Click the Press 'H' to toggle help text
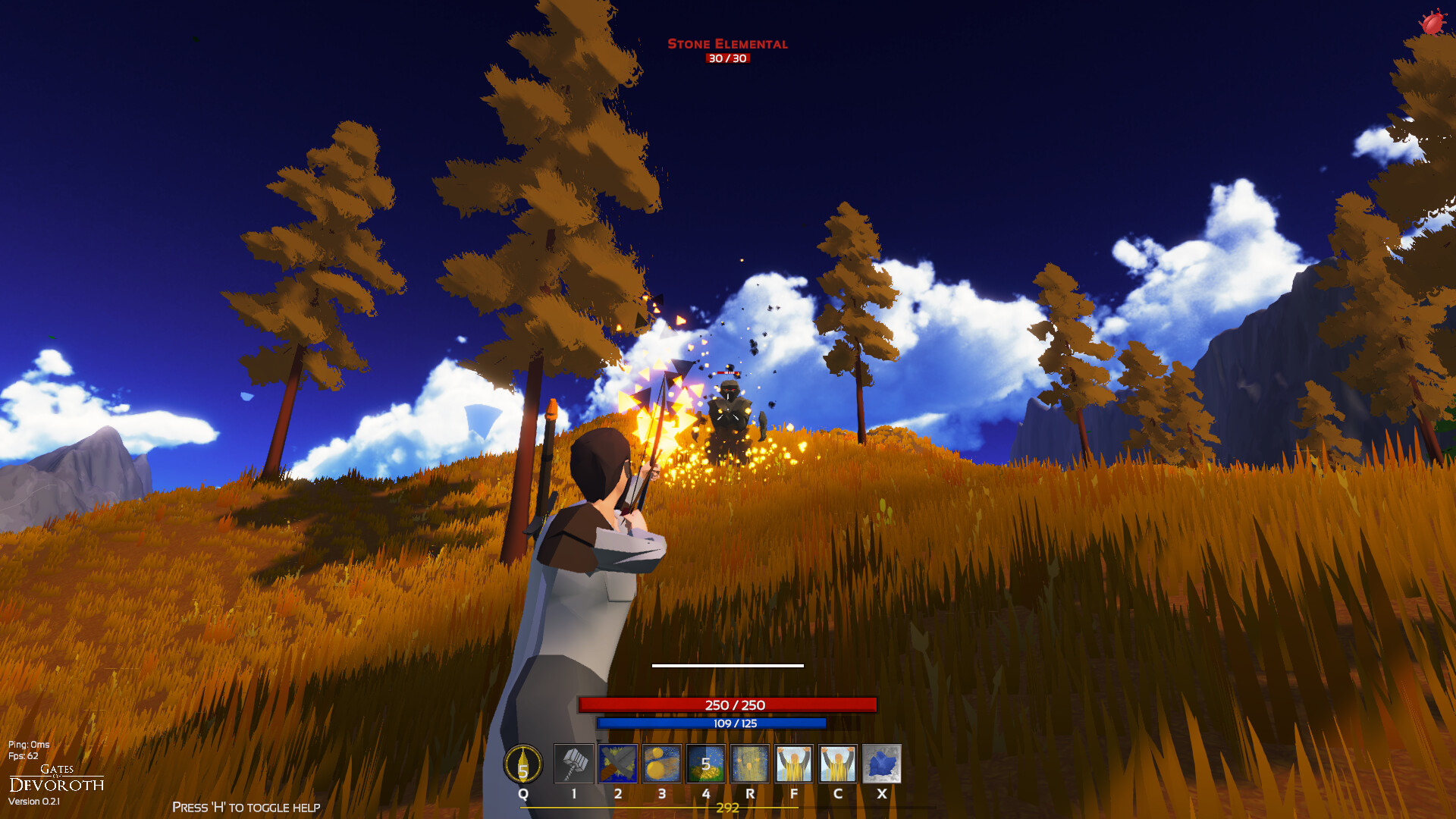This screenshot has height=819, width=1456. point(246,807)
